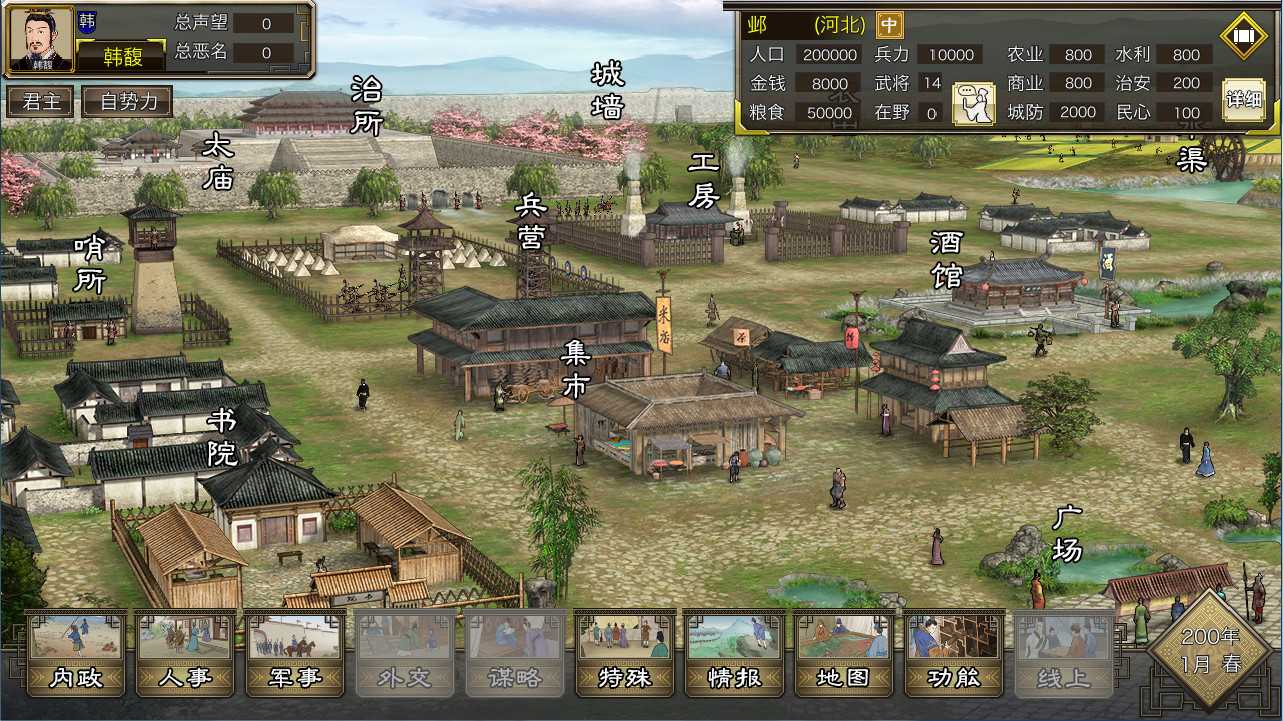Select the 军事 military command
This screenshot has width=1283, height=721.
[x=296, y=653]
